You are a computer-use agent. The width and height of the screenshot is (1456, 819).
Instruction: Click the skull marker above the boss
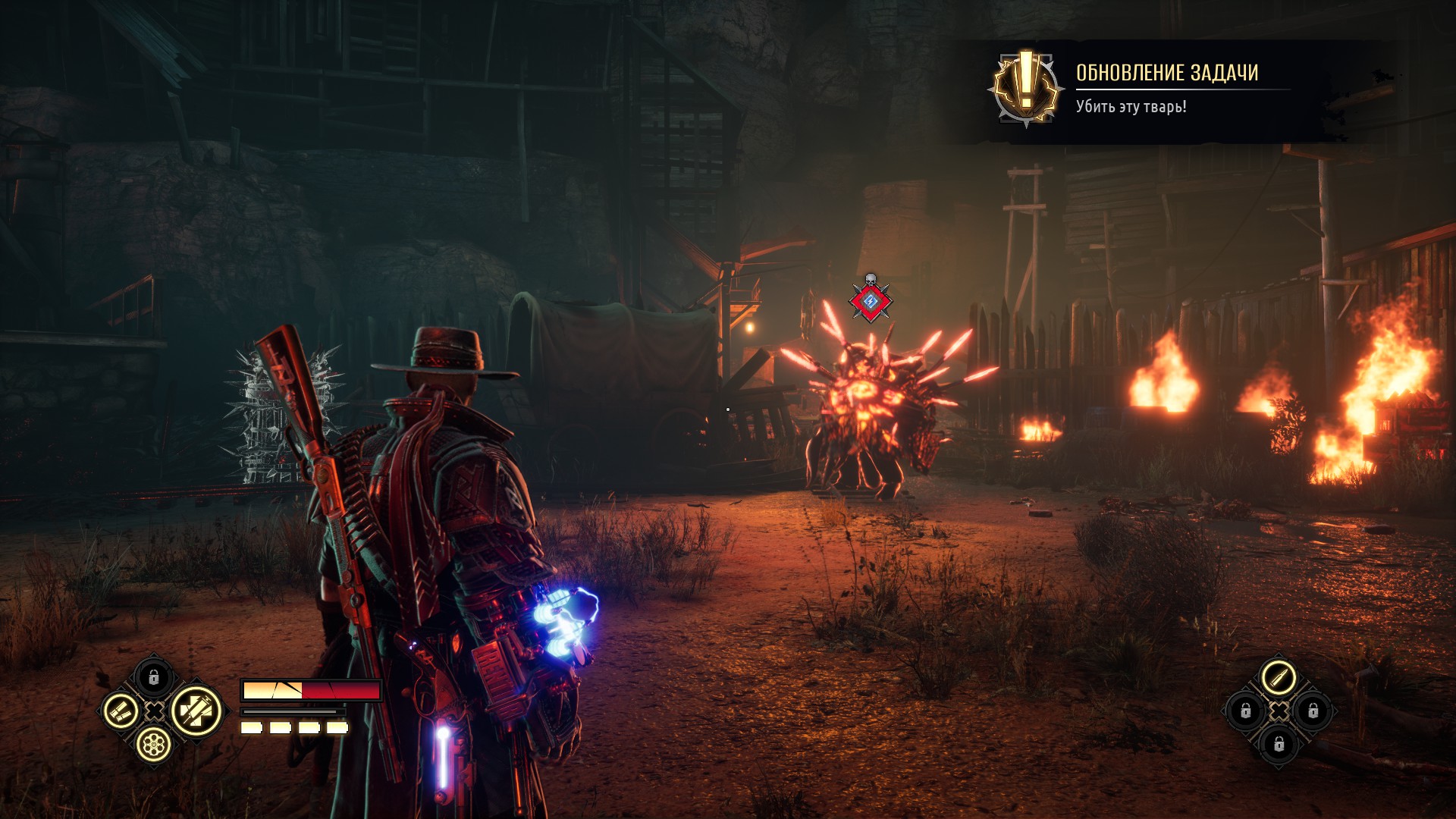tap(871, 280)
